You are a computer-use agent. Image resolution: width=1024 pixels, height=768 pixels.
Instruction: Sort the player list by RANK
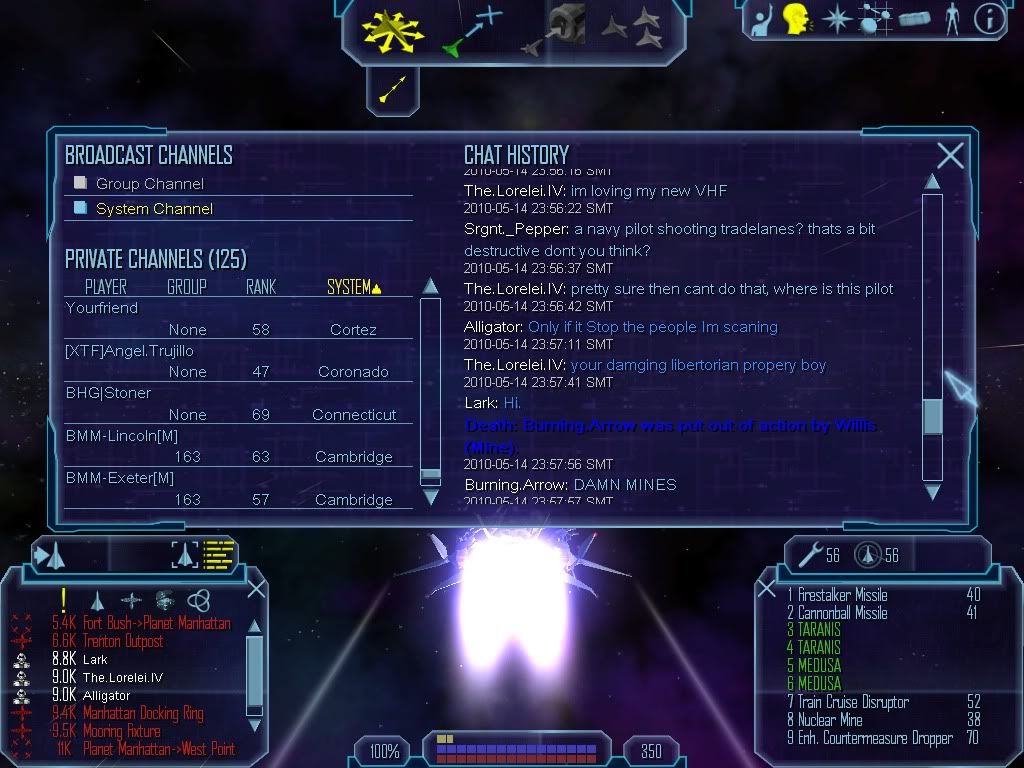261,287
